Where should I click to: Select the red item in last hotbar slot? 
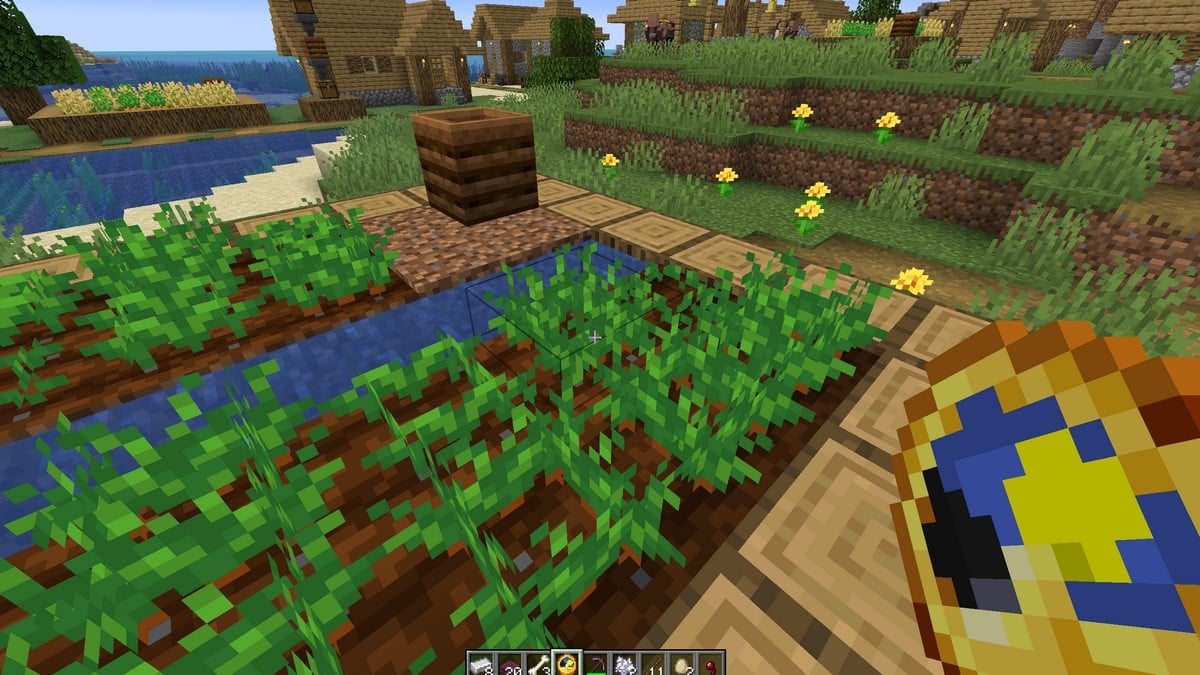[712, 663]
